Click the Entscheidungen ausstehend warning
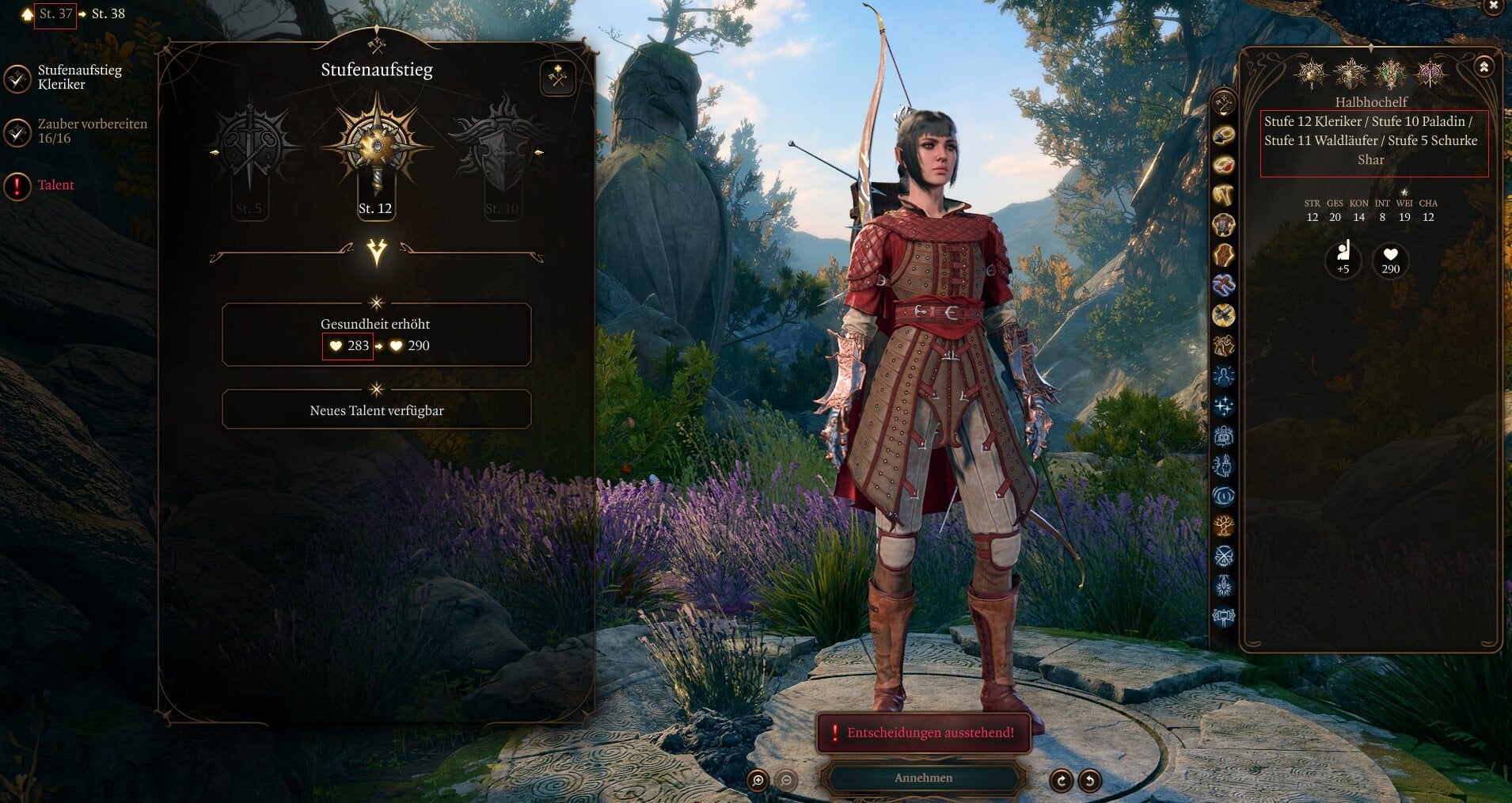Image resolution: width=1512 pixels, height=803 pixels. coord(923,733)
